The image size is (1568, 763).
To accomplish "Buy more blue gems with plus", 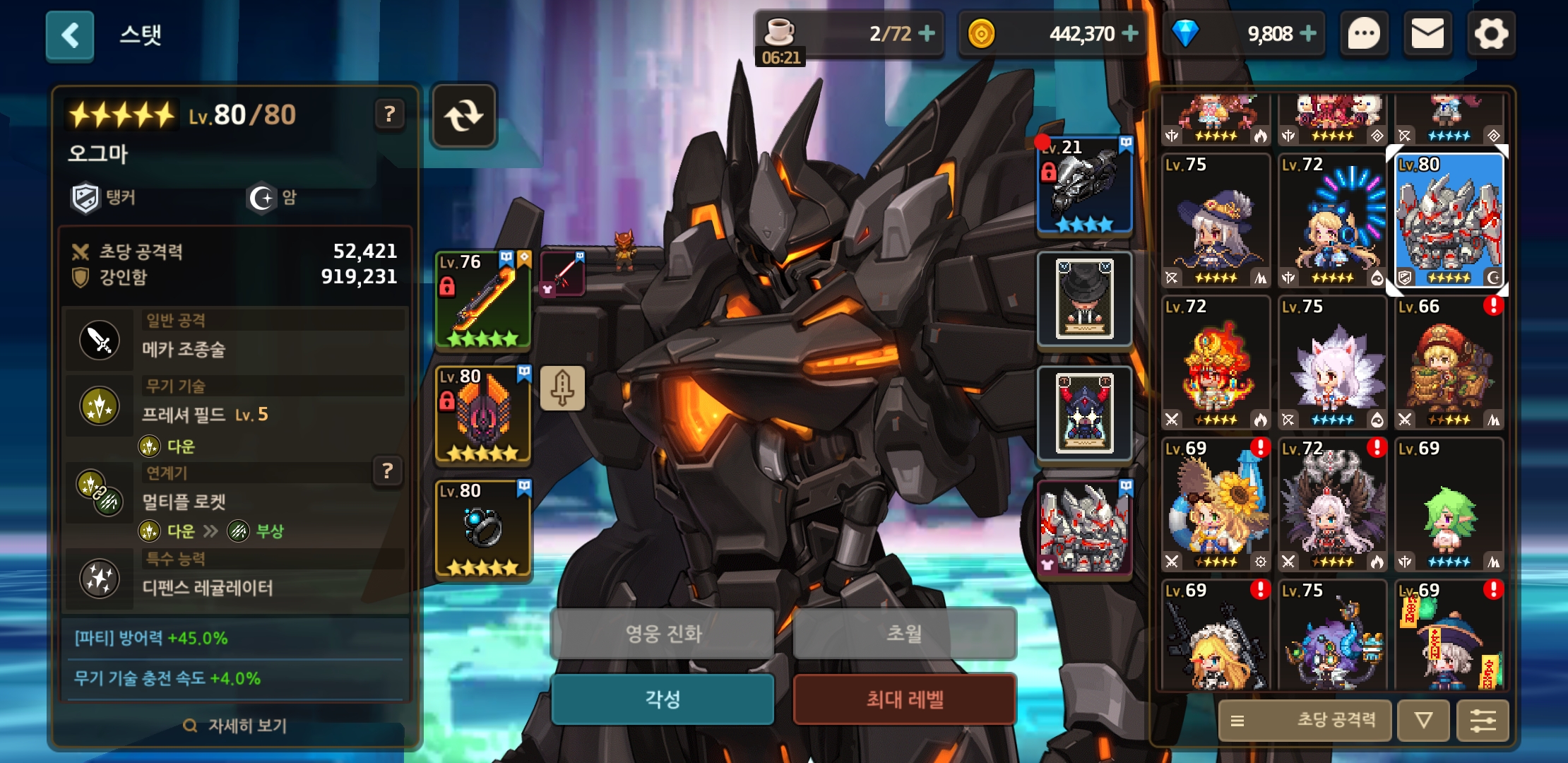I will (1308, 33).
